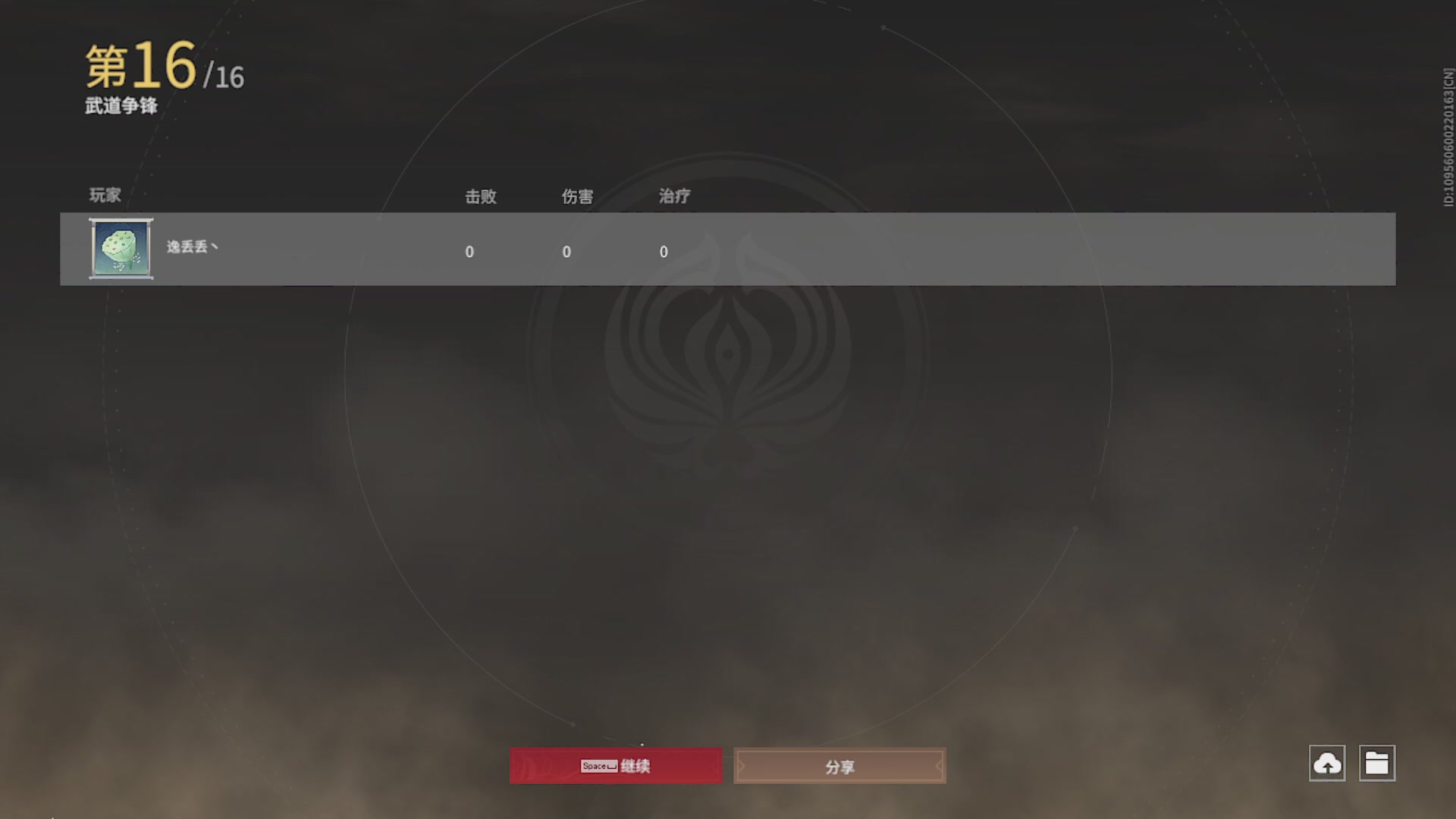Click the 击败 column header
The width and height of the screenshot is (1456, 819).
481,196
